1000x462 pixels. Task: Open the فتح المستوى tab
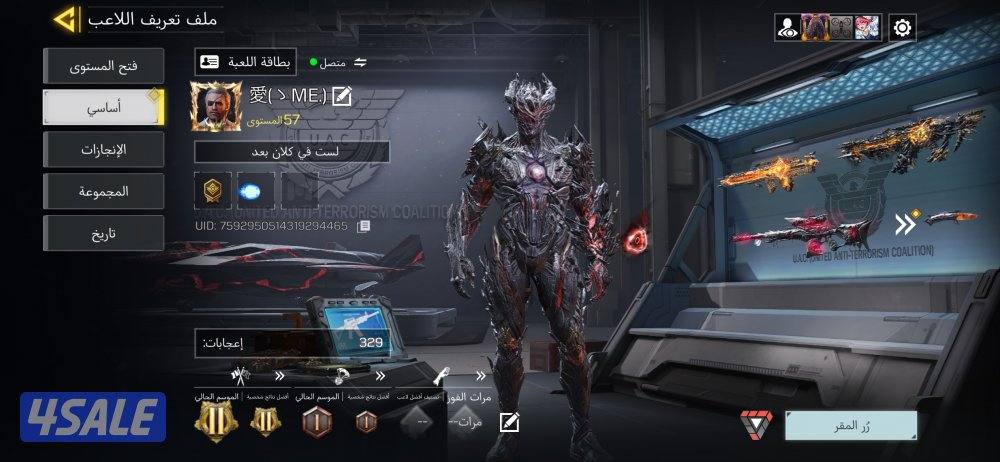coord(103,67)
